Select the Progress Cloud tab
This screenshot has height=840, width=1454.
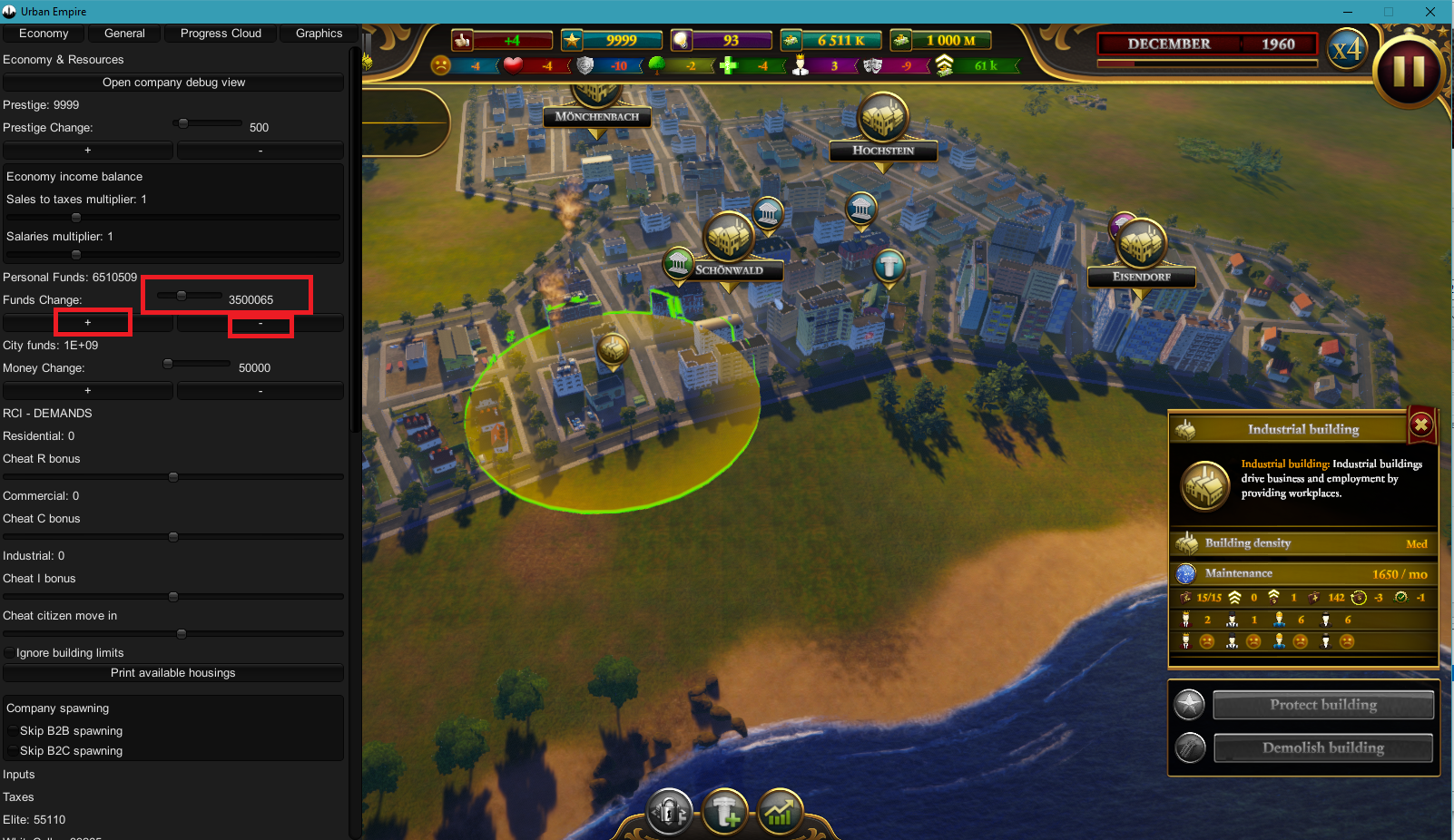click(x=221, y=34)
